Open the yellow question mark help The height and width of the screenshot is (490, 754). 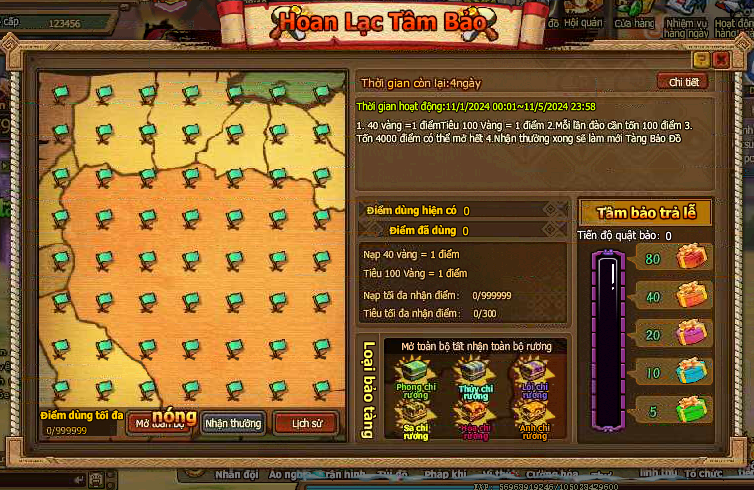click(x=703, y=60)
